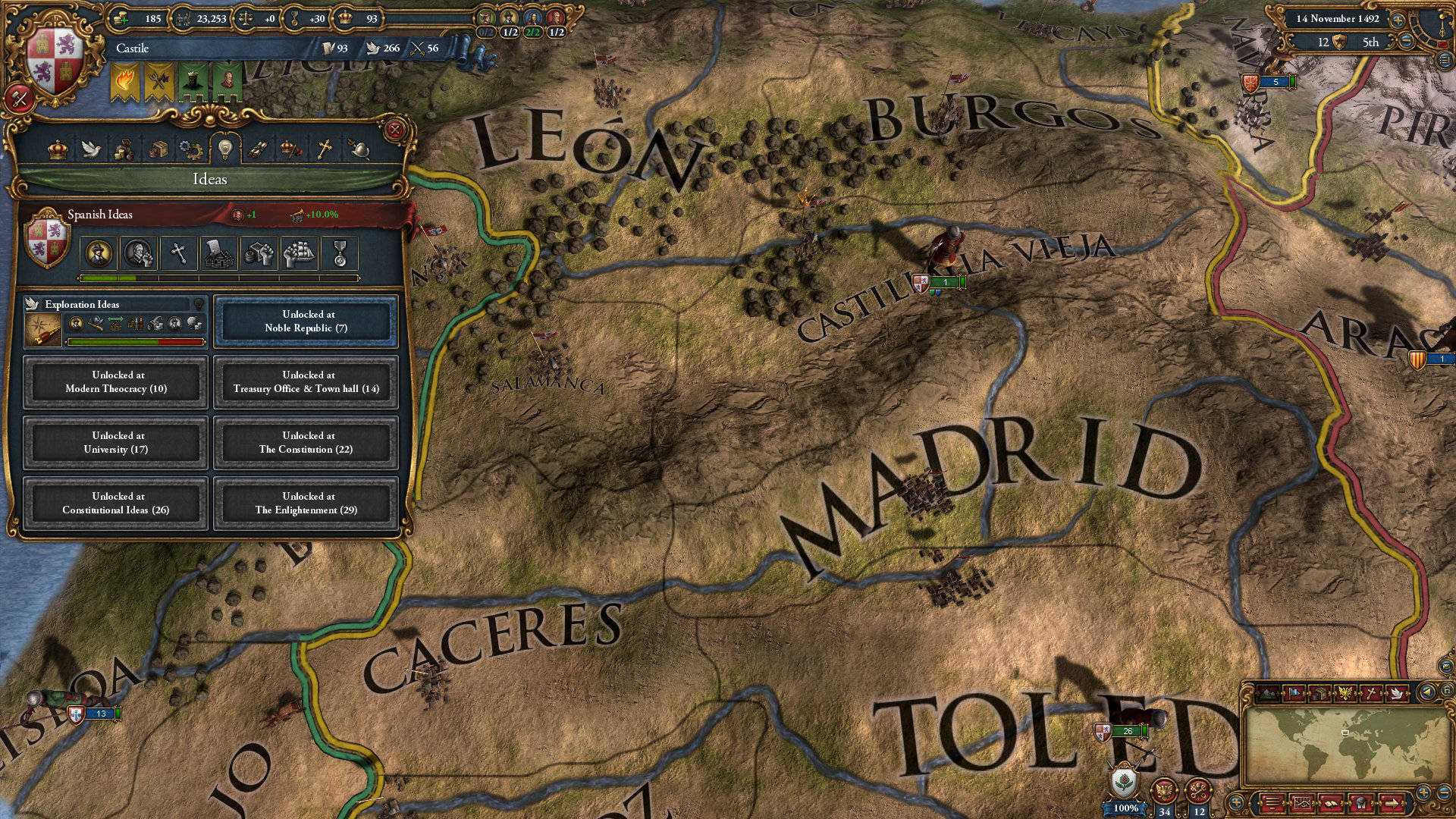Switch to the Court tab with the crown icon
Screen dimensions: 1456x819
pyautogui.click(x=58, y=149)
